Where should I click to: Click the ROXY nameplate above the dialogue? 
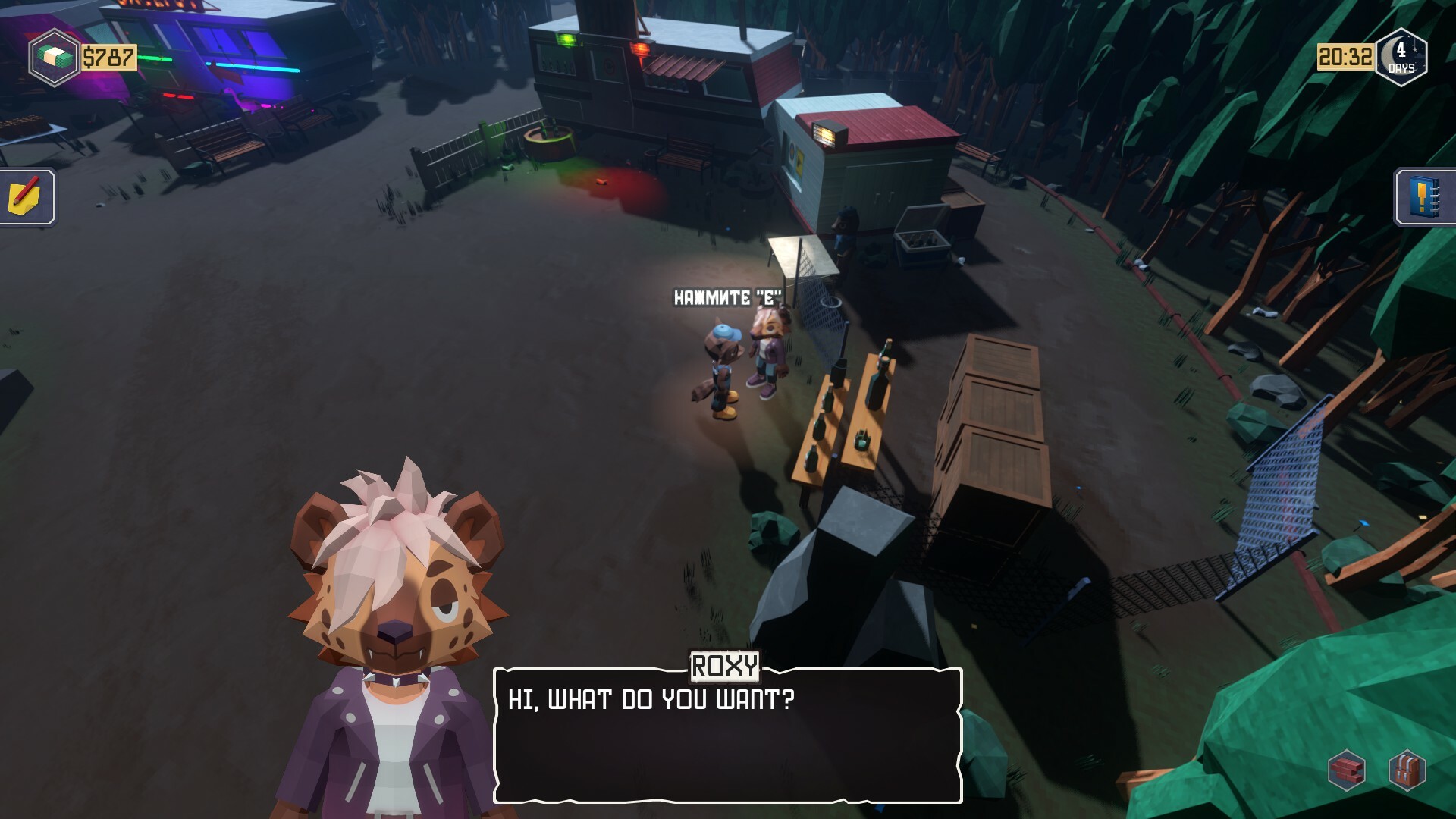click(x=724, y=667)
